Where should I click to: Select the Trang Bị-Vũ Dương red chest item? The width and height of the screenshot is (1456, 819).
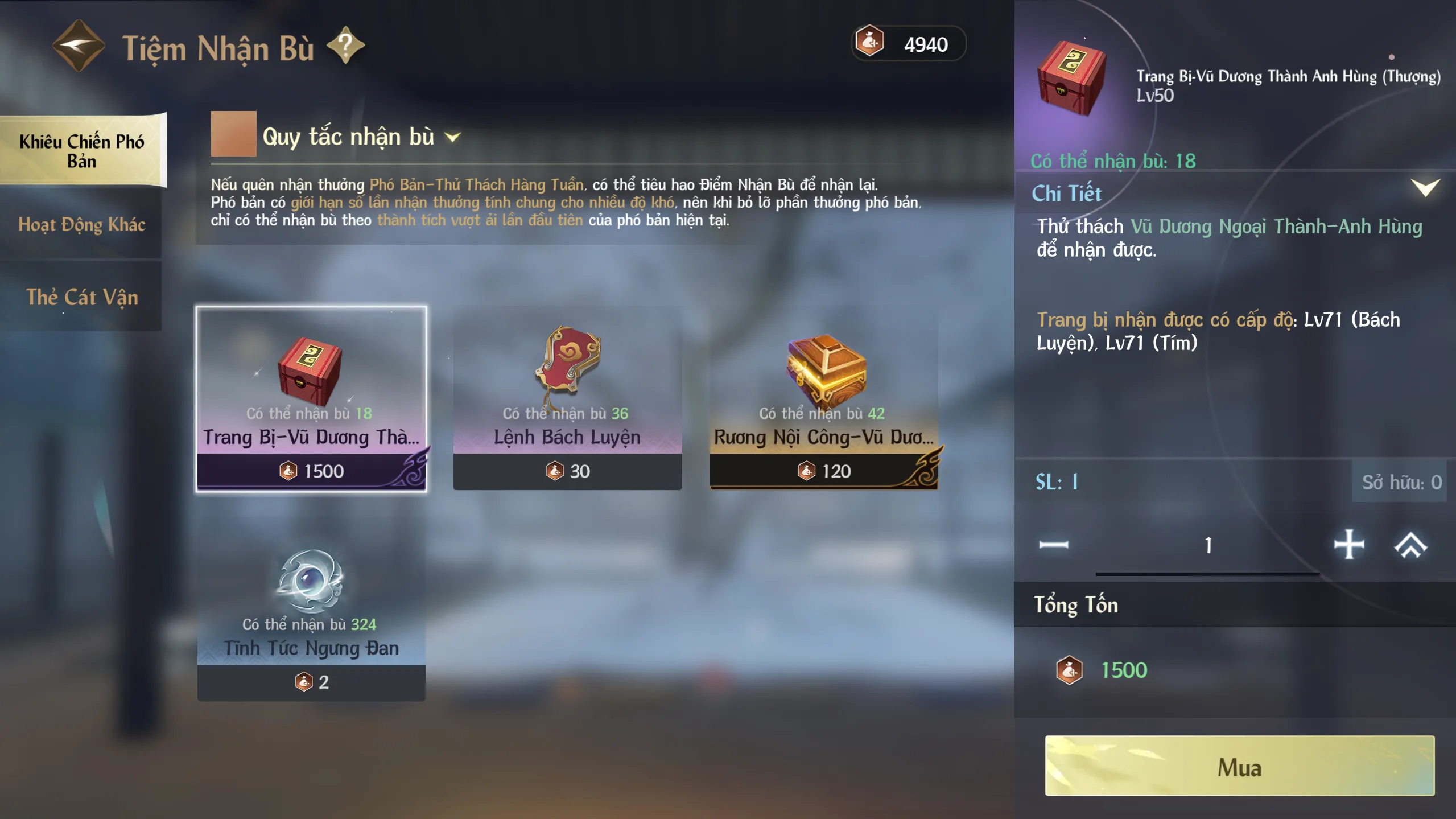(311, 398)
